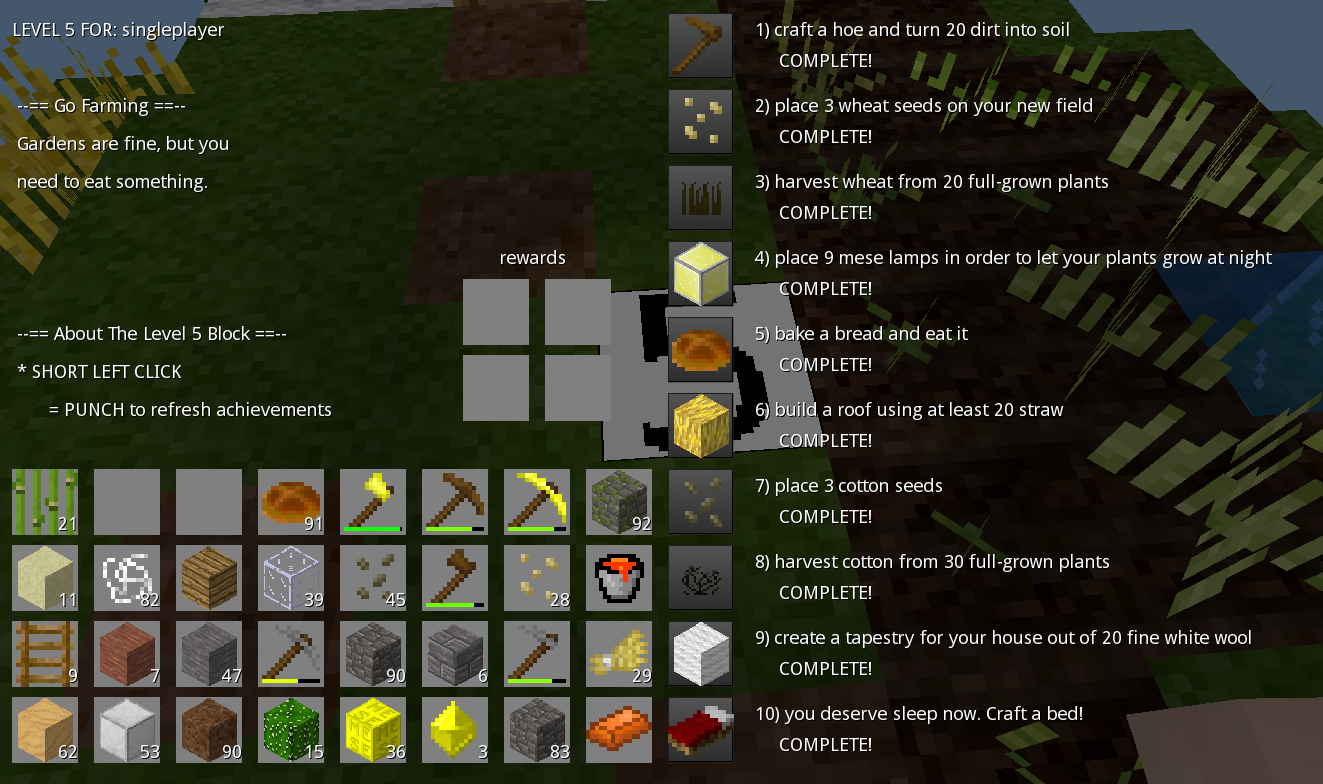The image size is (1323, 784).
Task: Pick up the bread stack of 91
Action: click(x=291, y=500)
